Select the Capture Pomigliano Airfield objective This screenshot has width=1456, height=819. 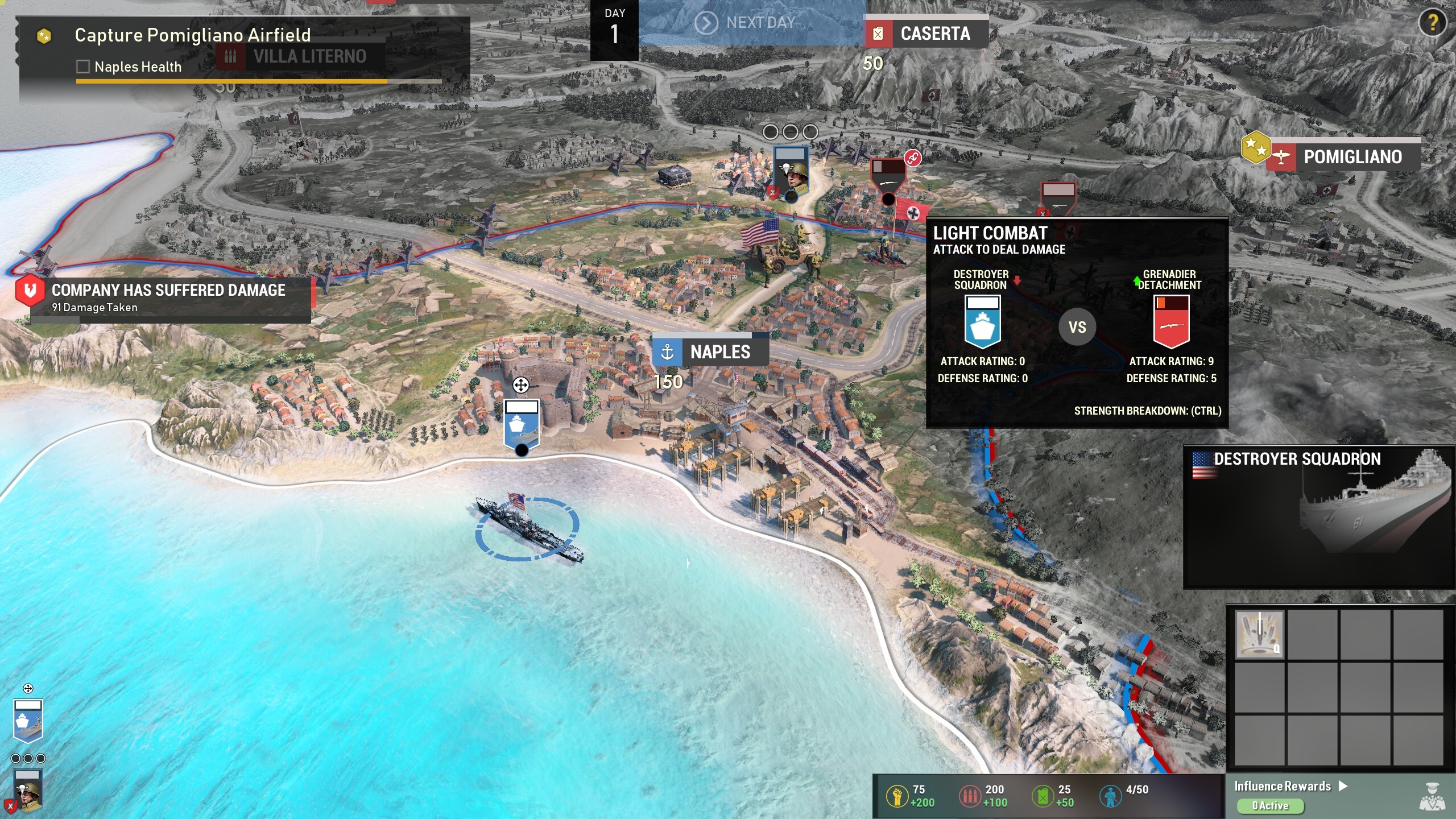pyautogui.click(x=192, y=35)
